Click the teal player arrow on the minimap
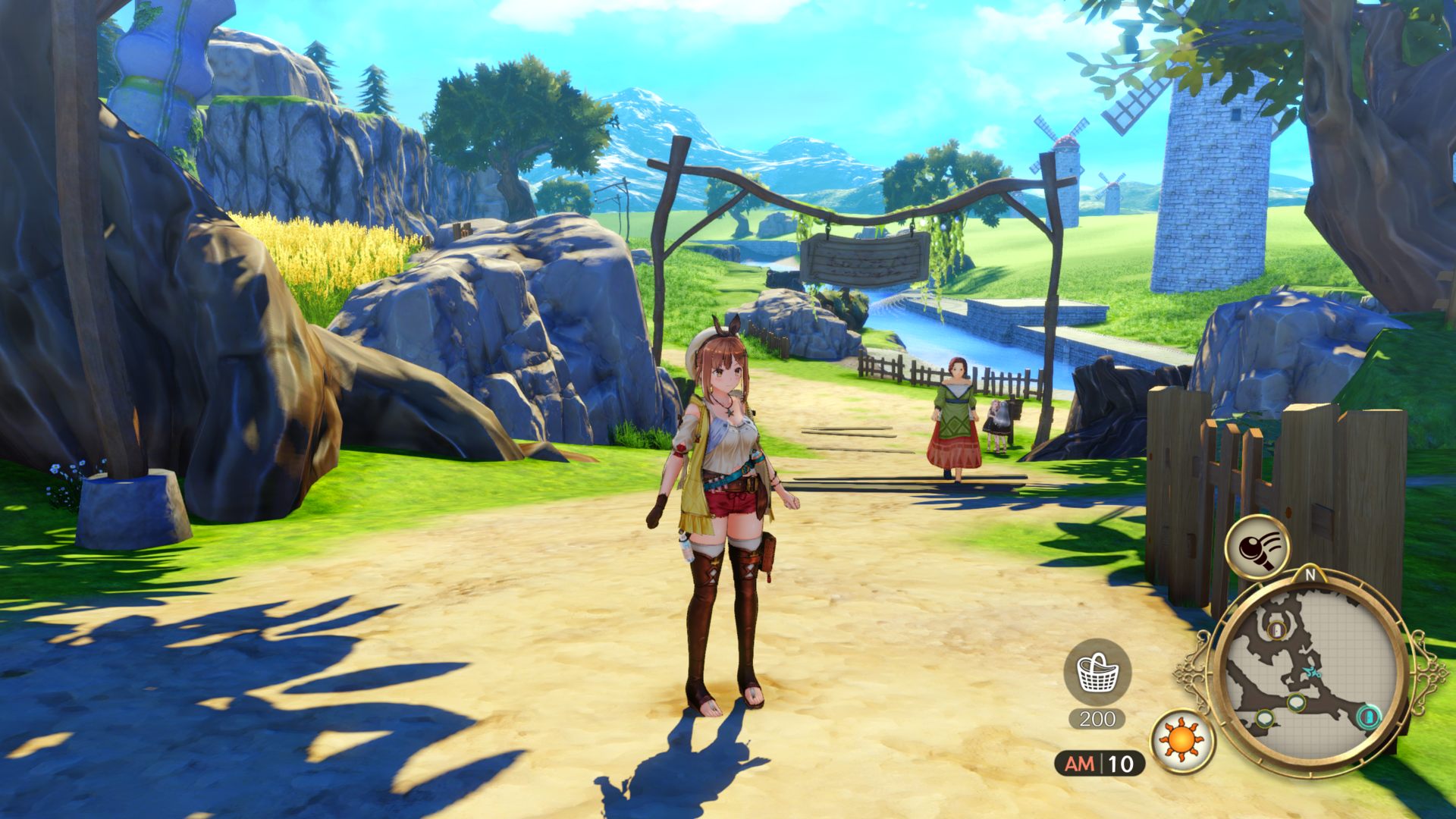The image size is (1456, 819). [x=1310, y=673]
